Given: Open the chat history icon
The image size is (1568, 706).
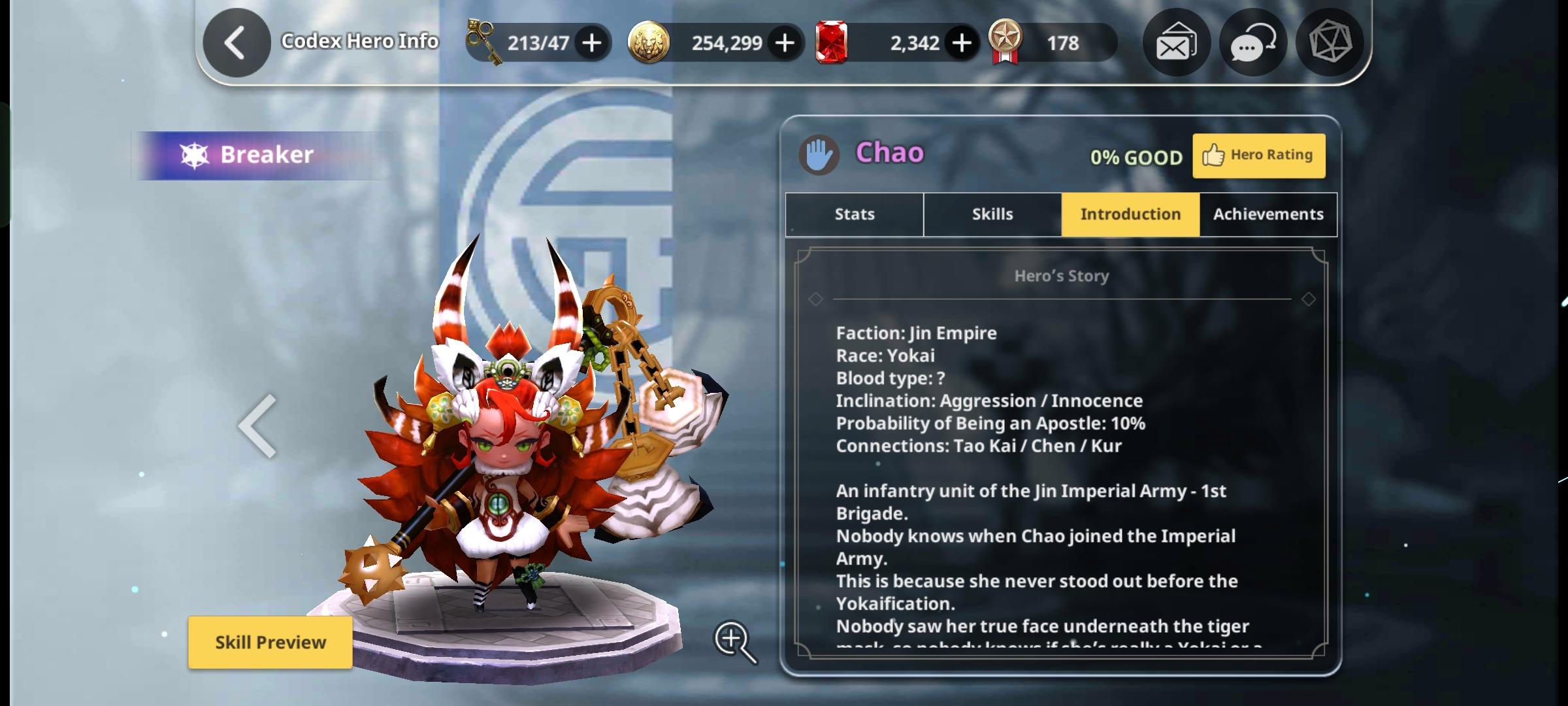Looking at the screenshot, I should pyautogui.click(x=1252, y=42).
